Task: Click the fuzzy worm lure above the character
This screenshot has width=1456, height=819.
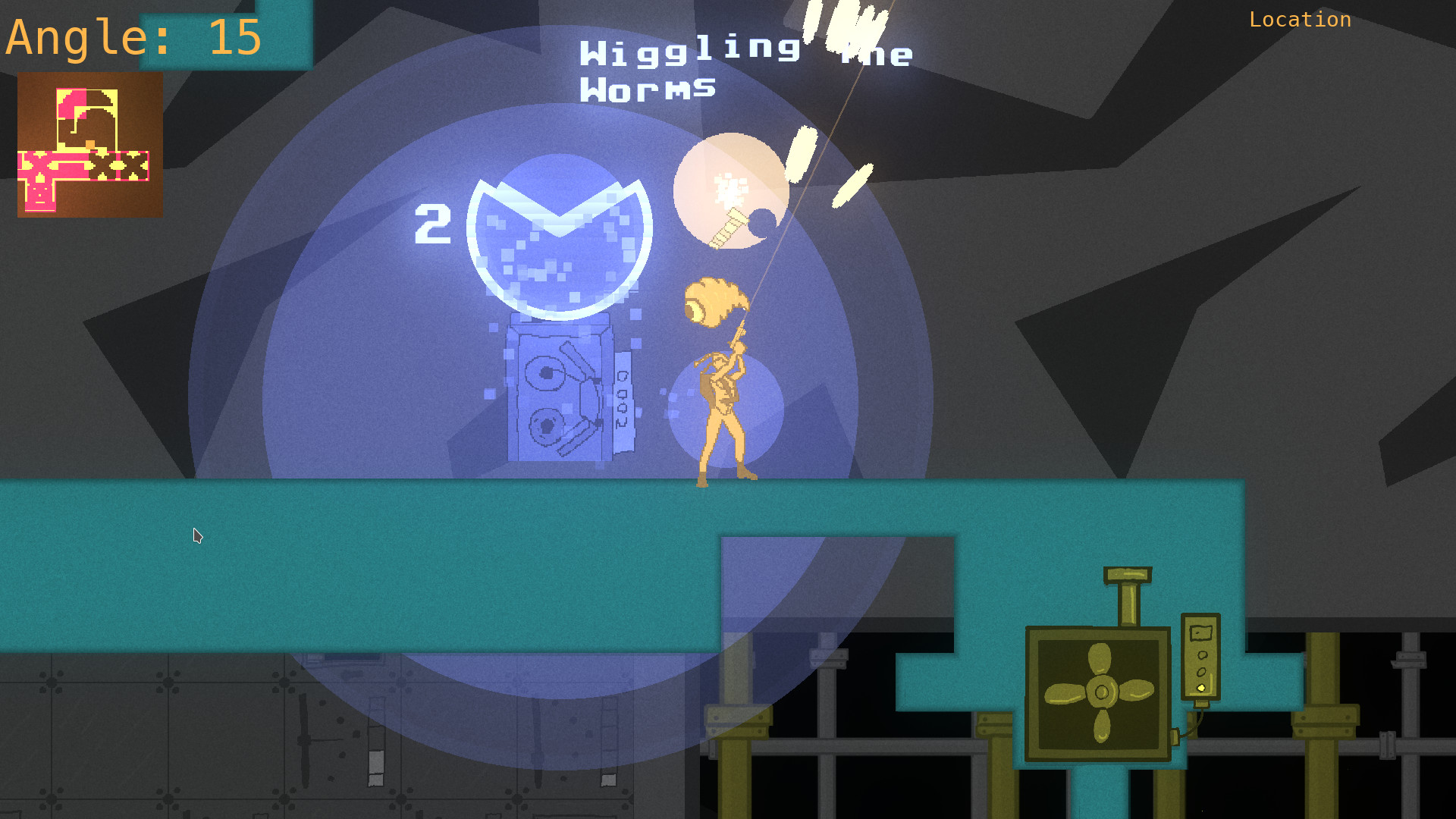Action: pyautogui.click(x=713, y=300)
